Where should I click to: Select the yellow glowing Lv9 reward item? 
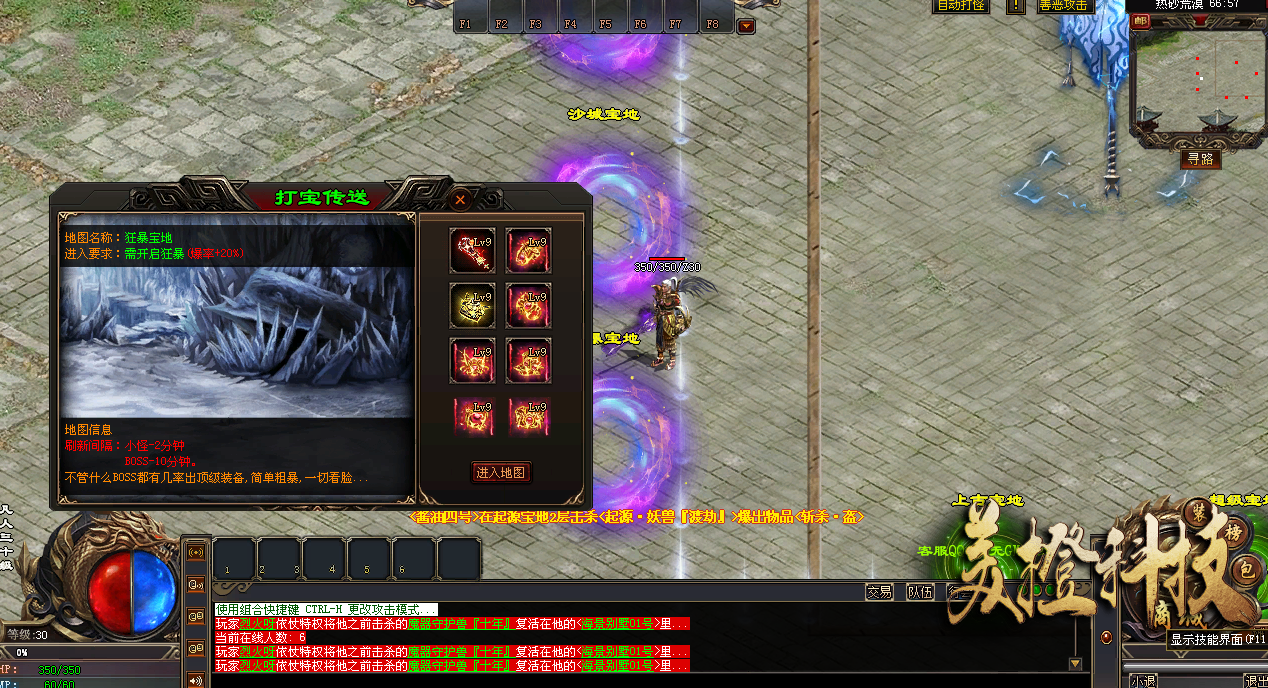point(473,305)
